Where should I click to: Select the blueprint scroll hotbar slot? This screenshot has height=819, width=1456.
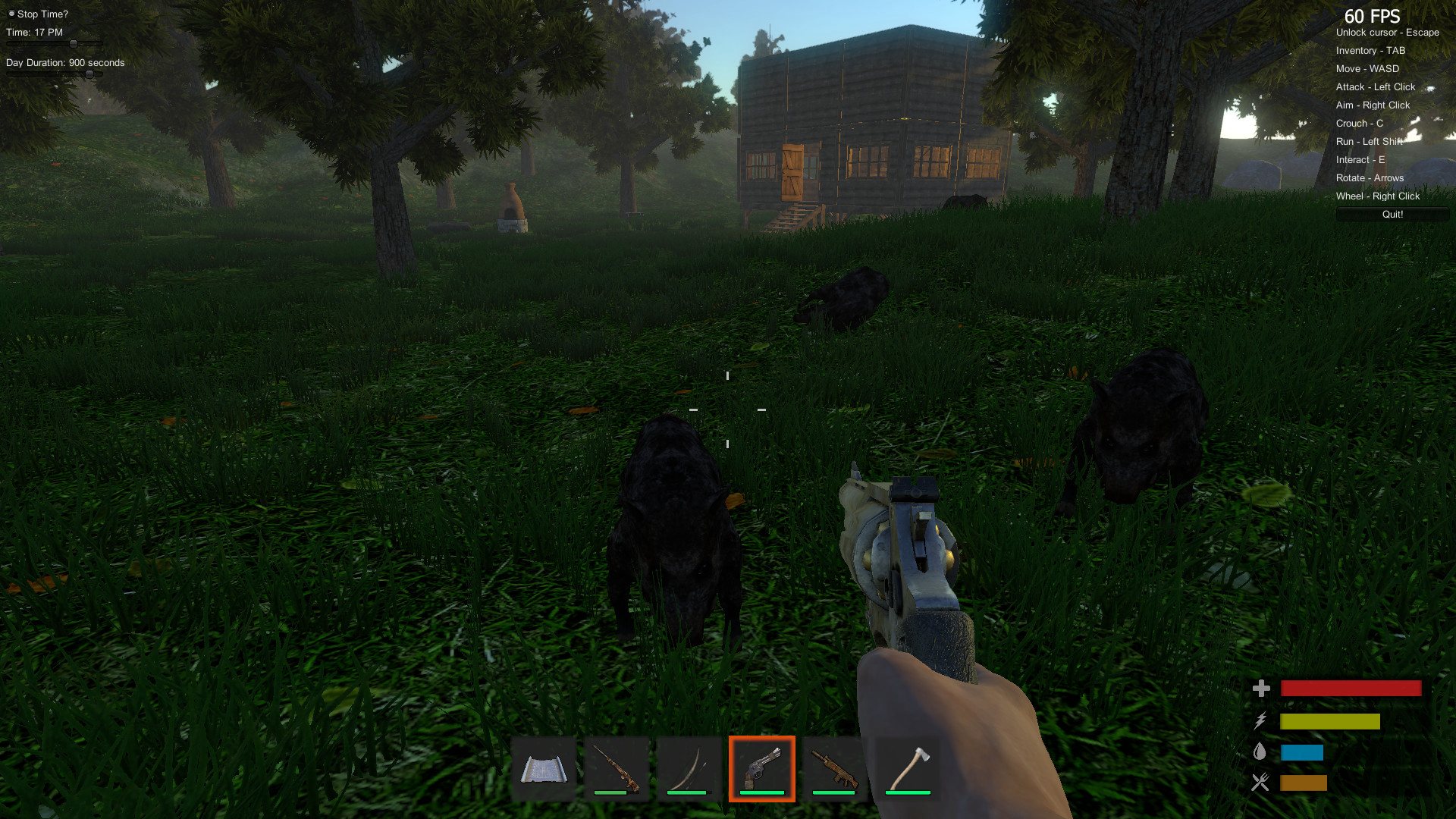[541, 769]
